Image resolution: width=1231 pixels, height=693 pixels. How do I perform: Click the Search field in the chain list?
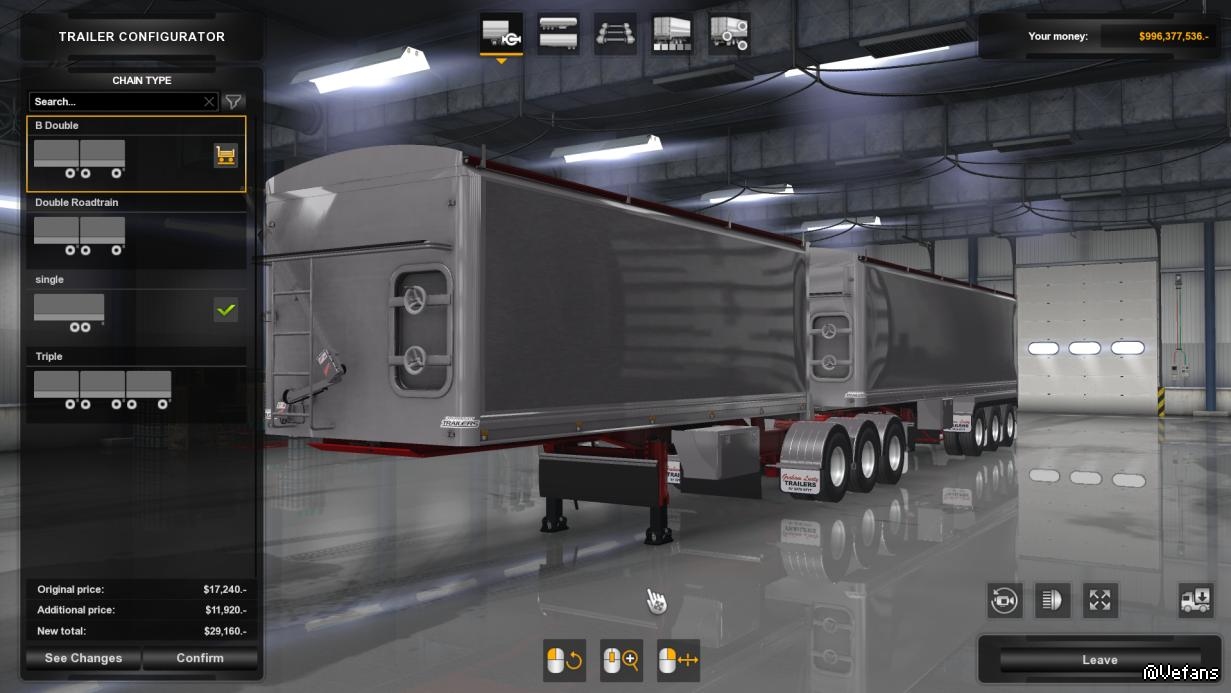(115, 102)
